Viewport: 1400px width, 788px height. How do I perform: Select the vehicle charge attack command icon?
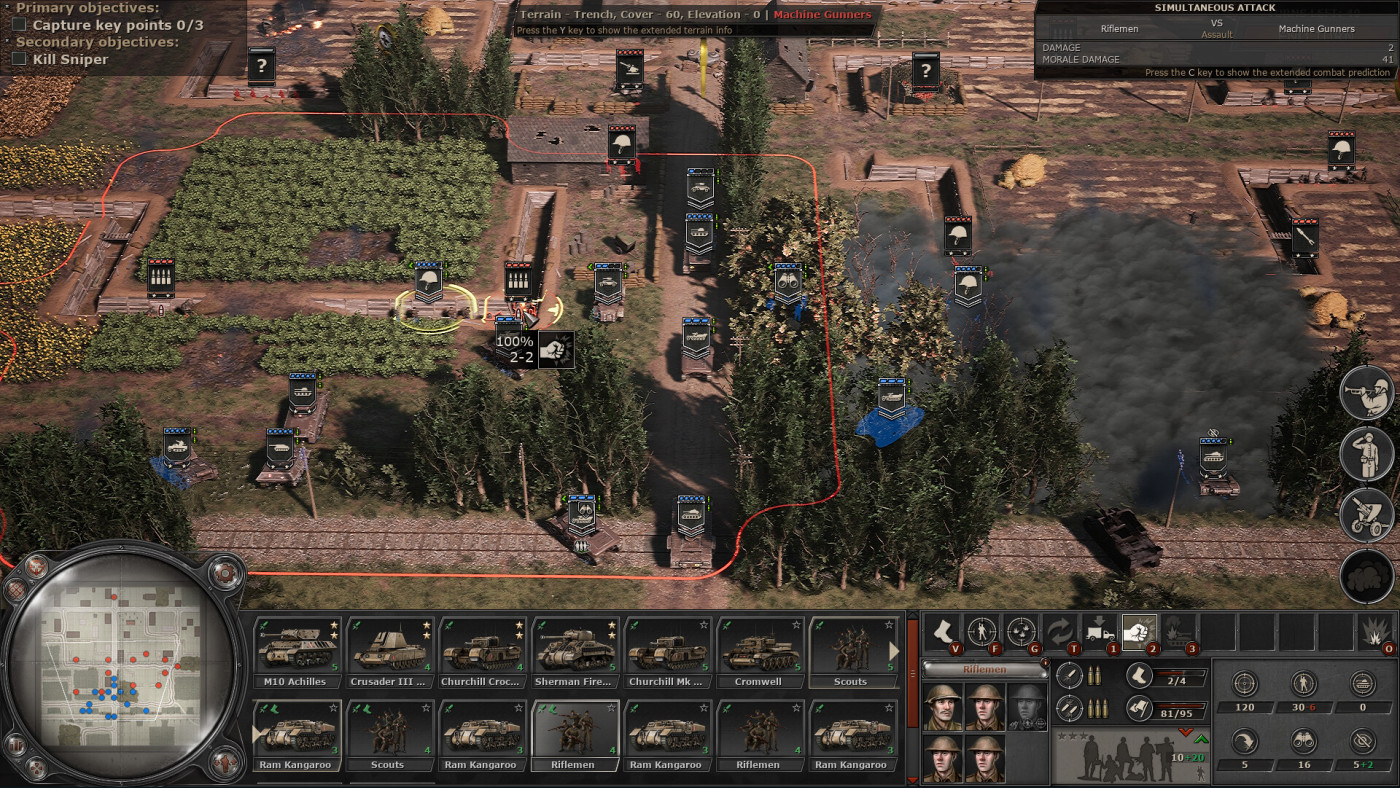coord(1180,633)
